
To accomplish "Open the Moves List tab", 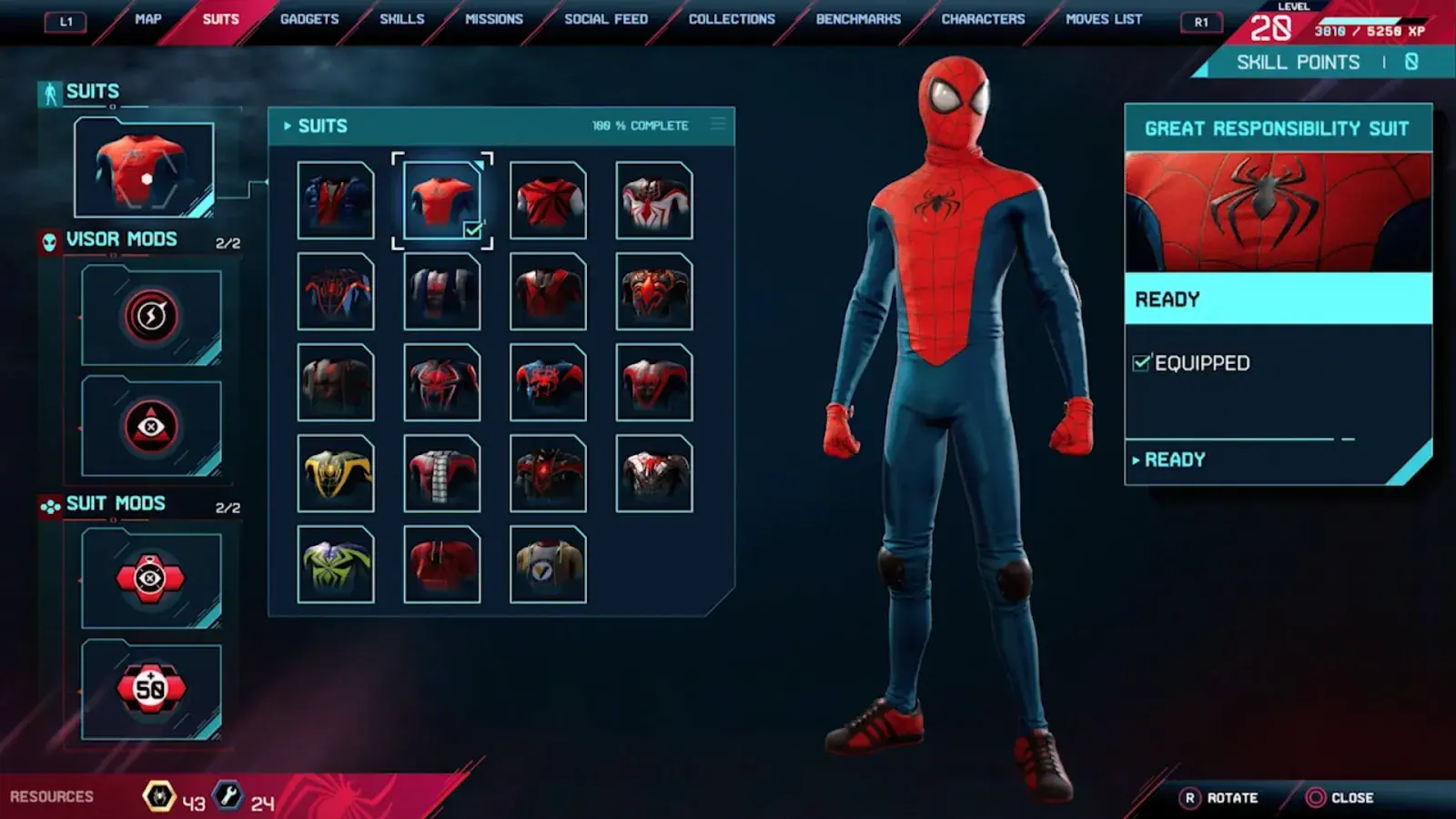I will (1104, 19).
